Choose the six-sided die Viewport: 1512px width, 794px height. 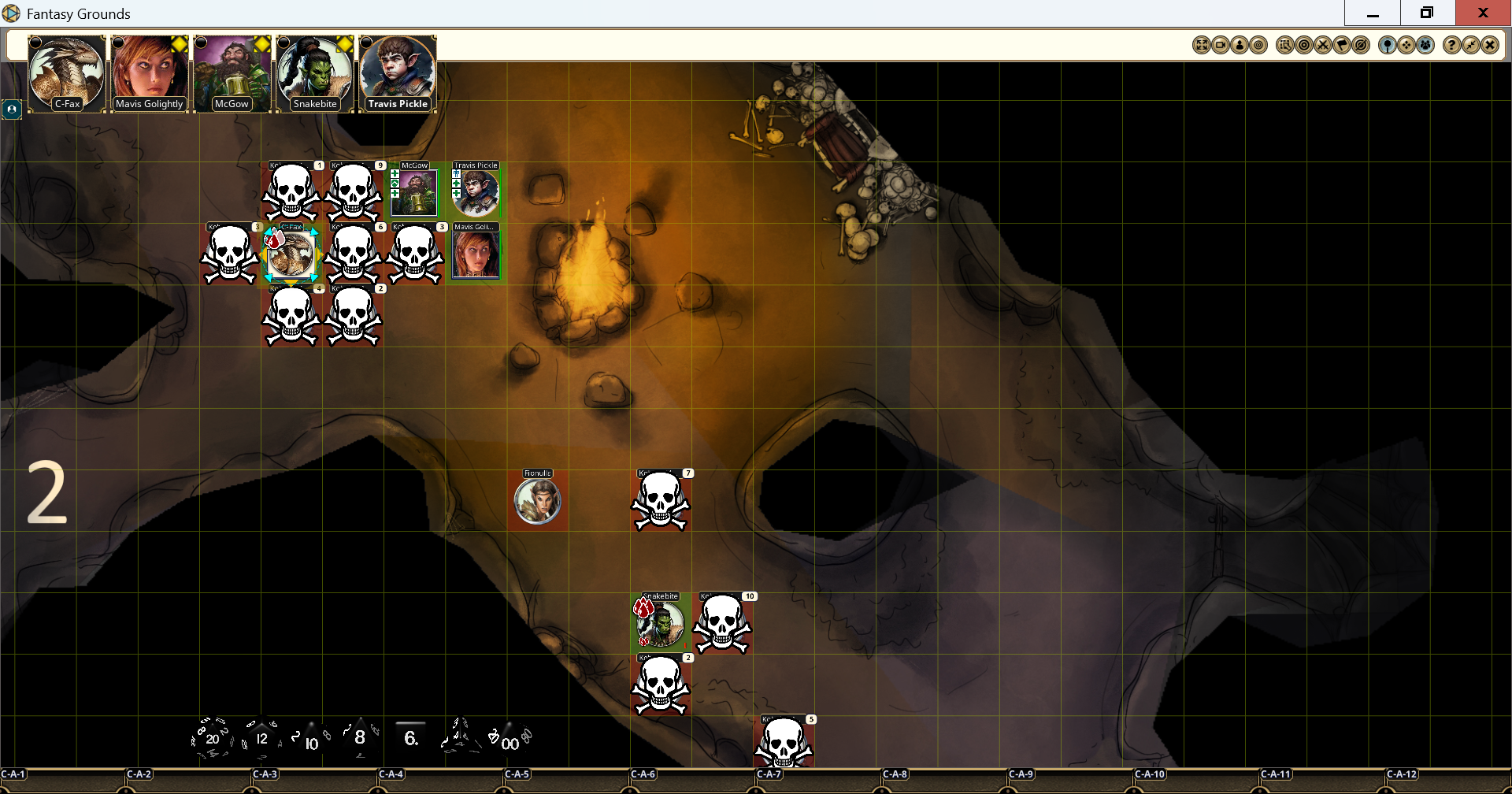pos(410,737)
